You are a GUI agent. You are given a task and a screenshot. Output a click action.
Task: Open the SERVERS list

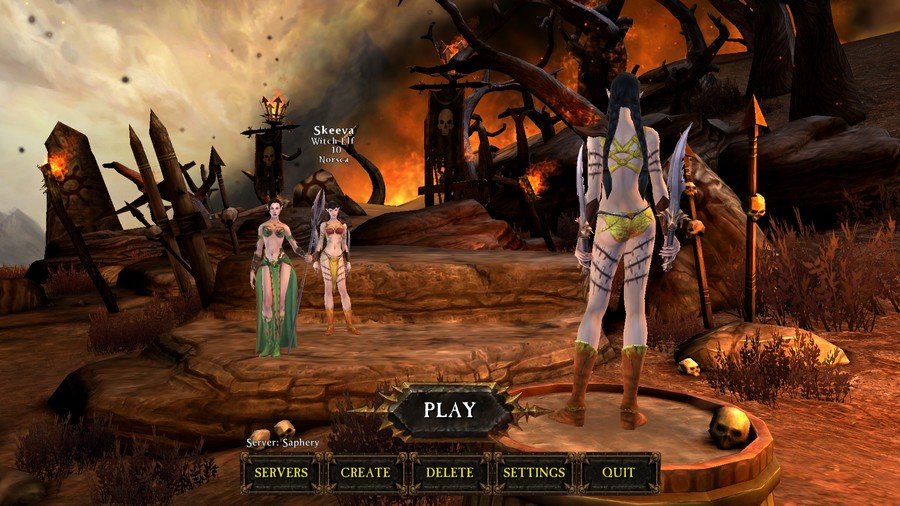[x=281, y=472]
